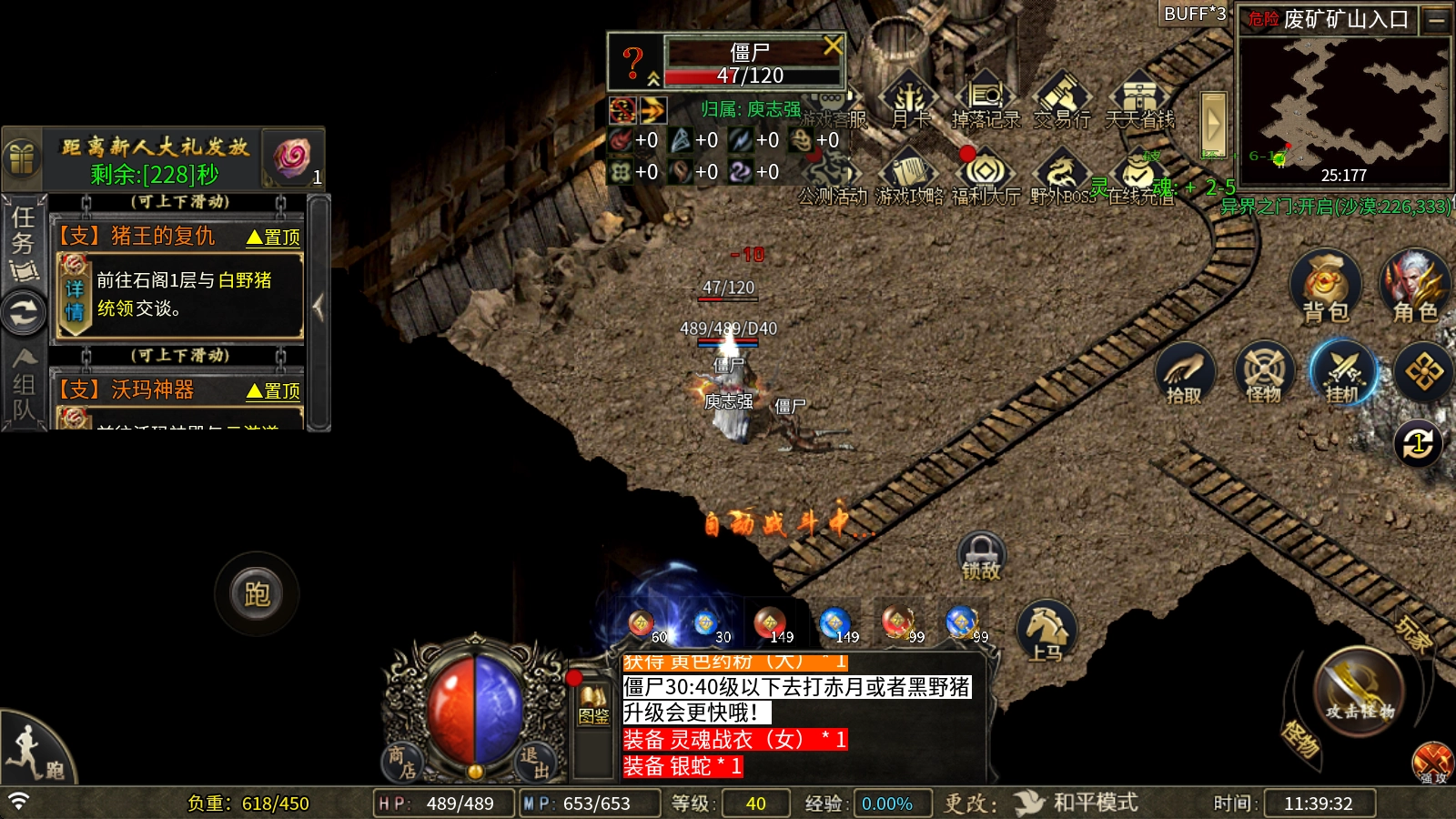Open the 图鉴 codex
The width and height of the screenshot is (1456, 819).
[593, 705]
